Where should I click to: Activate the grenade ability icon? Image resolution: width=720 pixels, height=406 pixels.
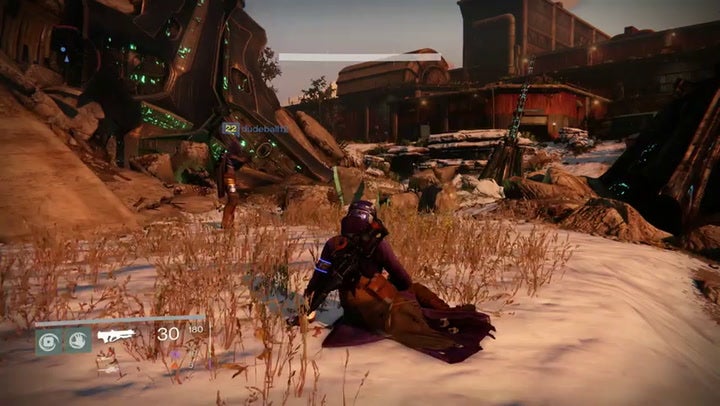point(48,339)
